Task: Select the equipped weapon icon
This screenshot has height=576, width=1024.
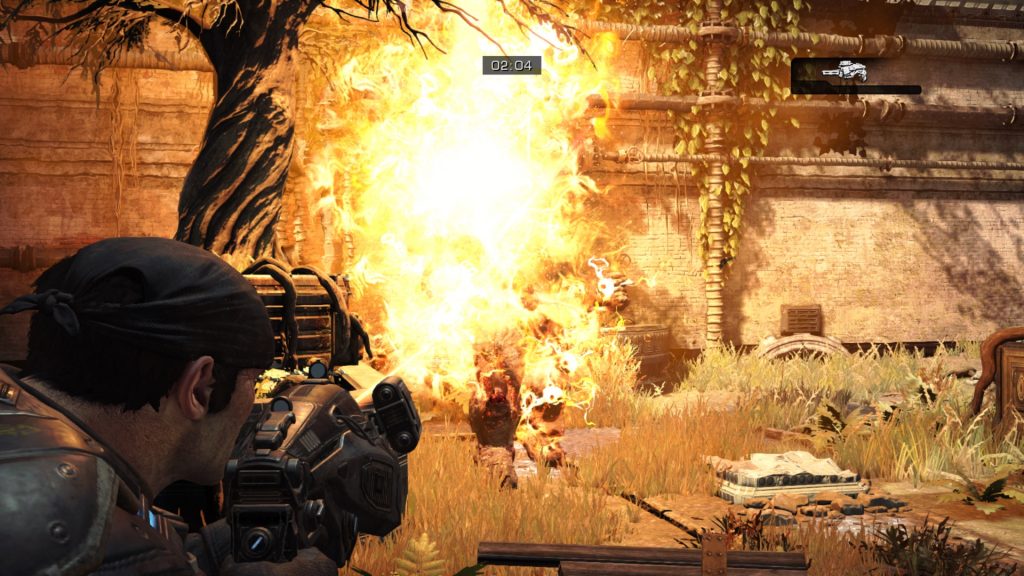Action: click(x=843, y=70)
